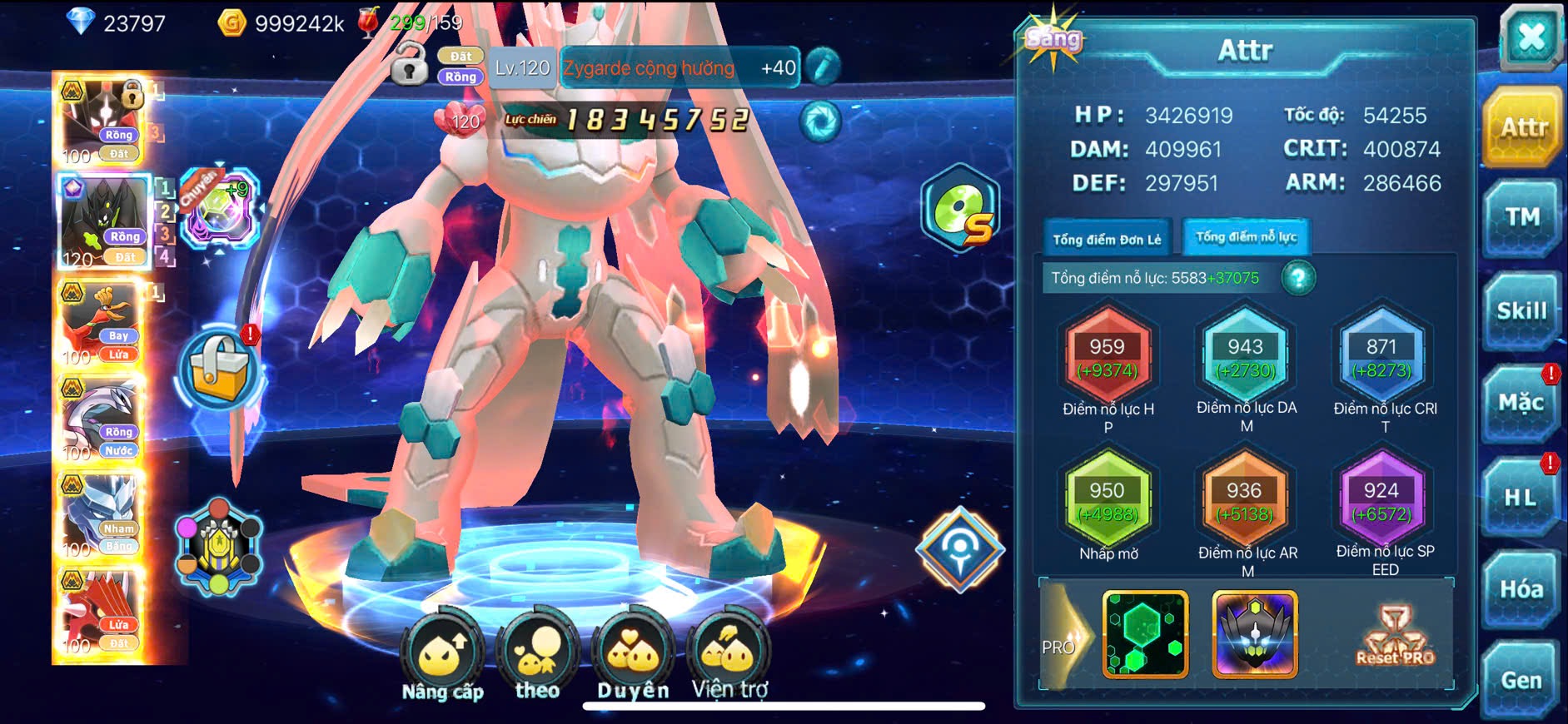
Task: Edit the Pokémon name with the pencil icon
Action: click(823, 67)
